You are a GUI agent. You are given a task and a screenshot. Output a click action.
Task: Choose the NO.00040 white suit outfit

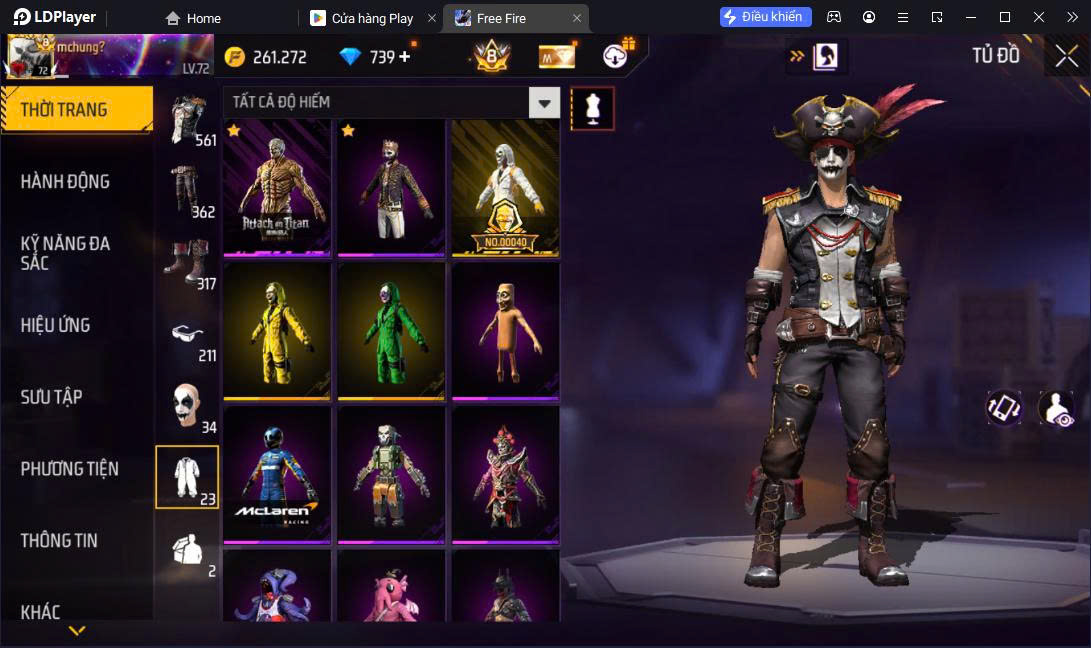pyautogui.click(x=505, y=187)
